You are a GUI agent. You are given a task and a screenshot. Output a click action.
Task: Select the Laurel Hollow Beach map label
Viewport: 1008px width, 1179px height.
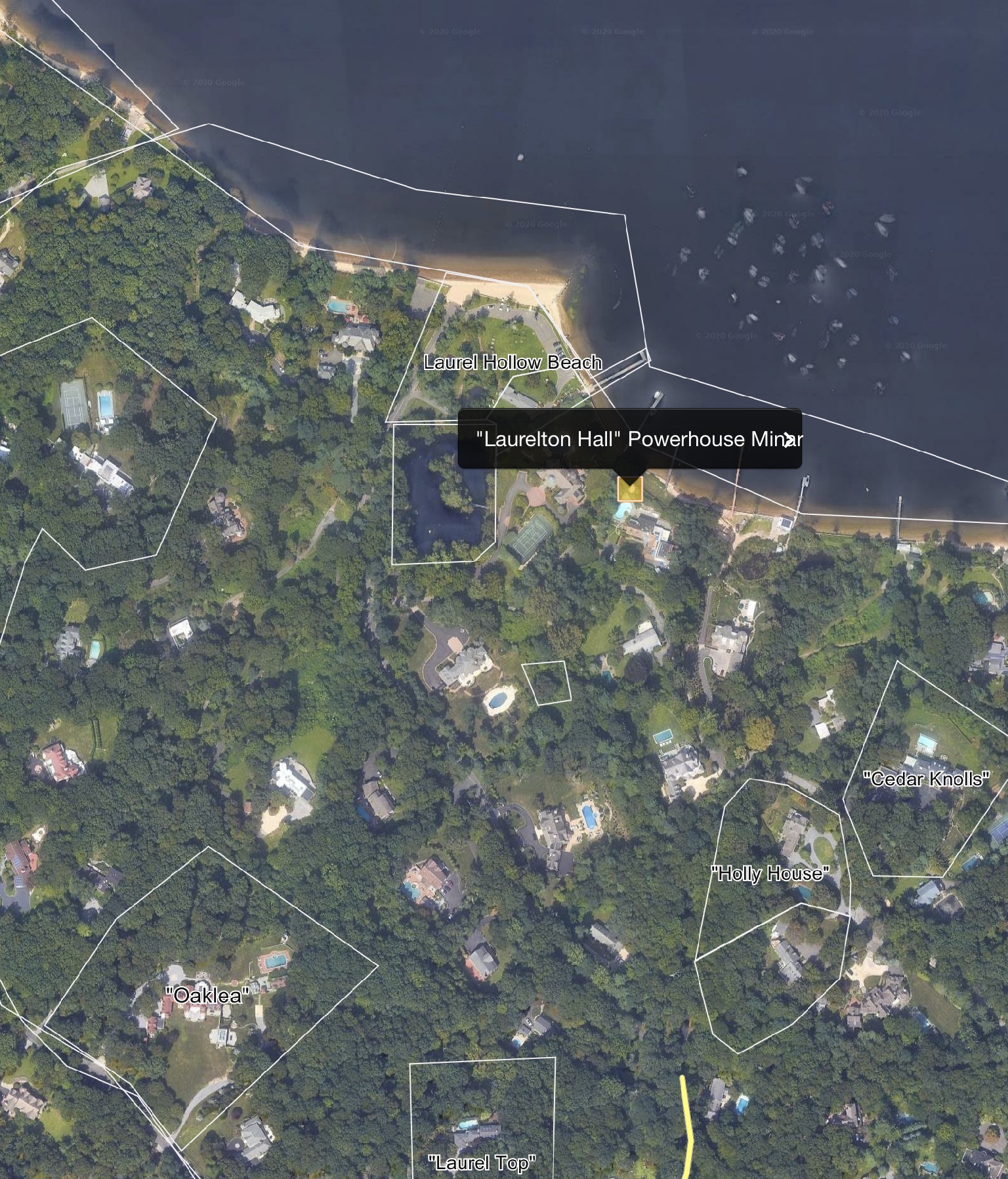pyautogui.click(x=513, y=362)
